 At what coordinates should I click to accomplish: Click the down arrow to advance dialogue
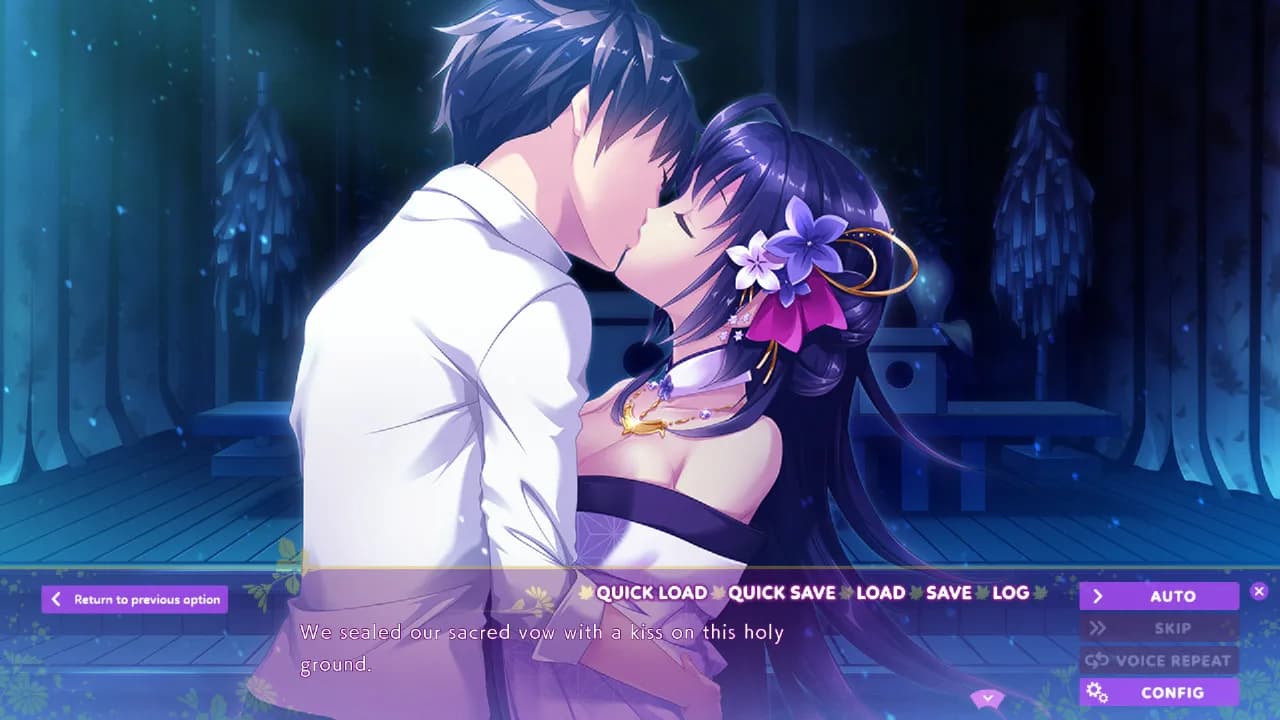click(987, 698)
